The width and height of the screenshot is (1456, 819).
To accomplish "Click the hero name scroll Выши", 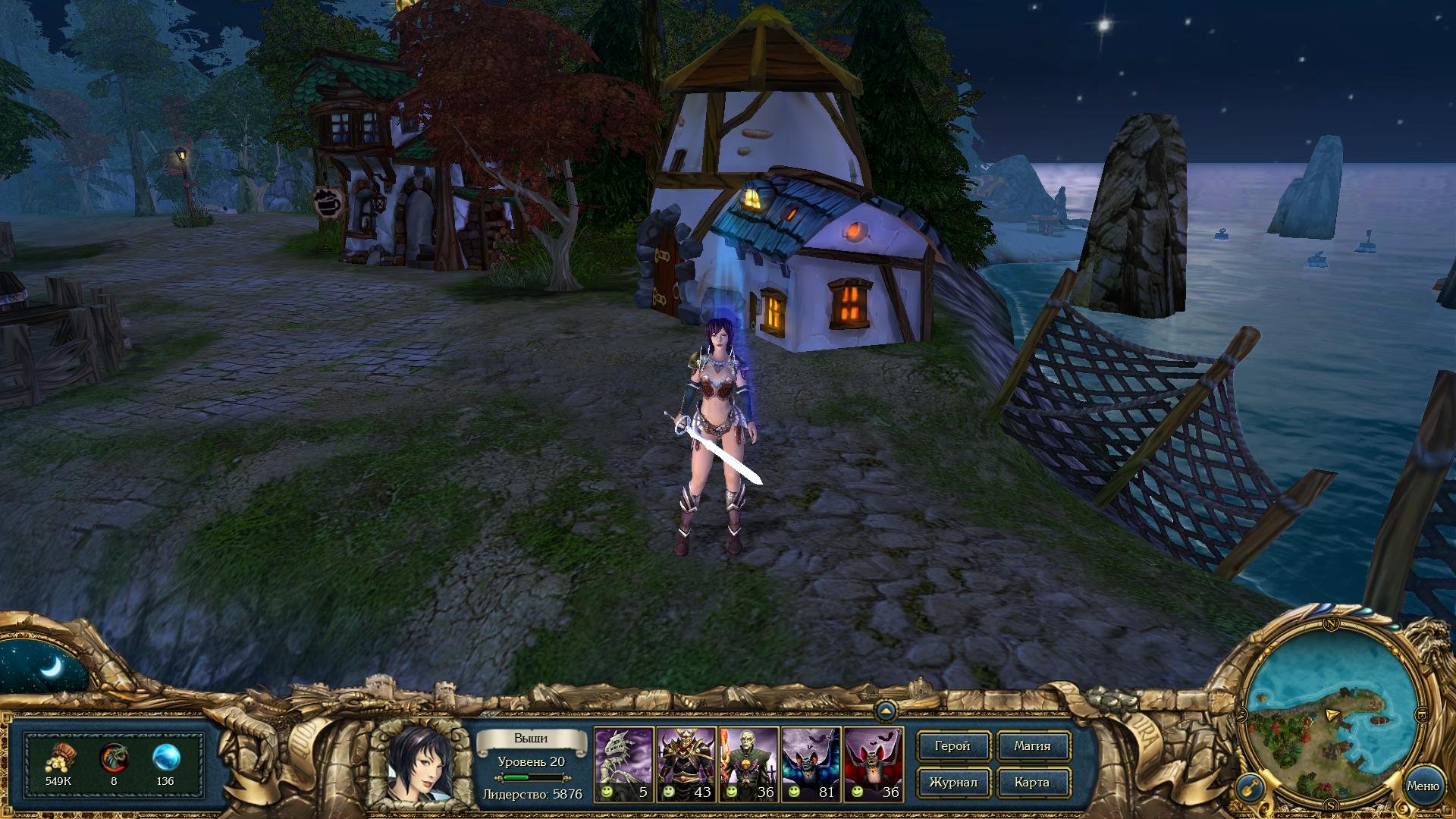I will pos(531,739).
